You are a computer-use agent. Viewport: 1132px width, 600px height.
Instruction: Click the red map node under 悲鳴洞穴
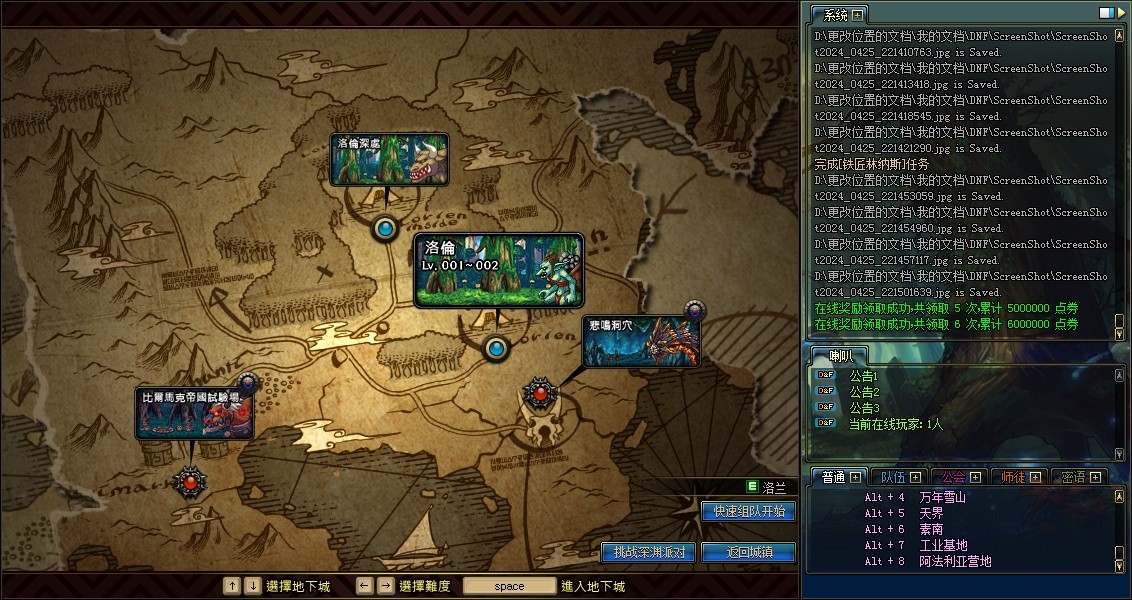[541, 394]
